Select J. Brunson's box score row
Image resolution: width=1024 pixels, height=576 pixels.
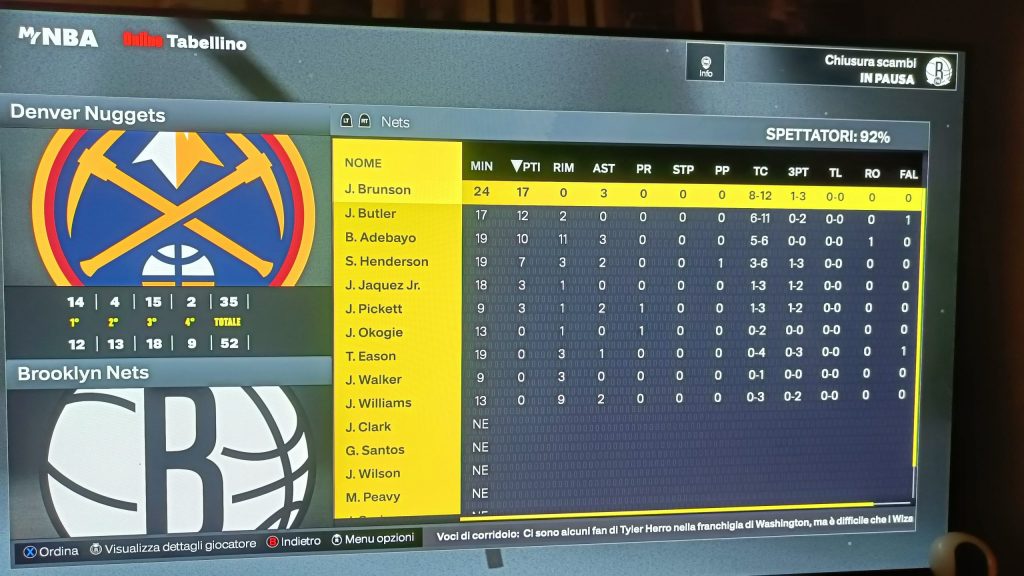(x=378, y=190)
